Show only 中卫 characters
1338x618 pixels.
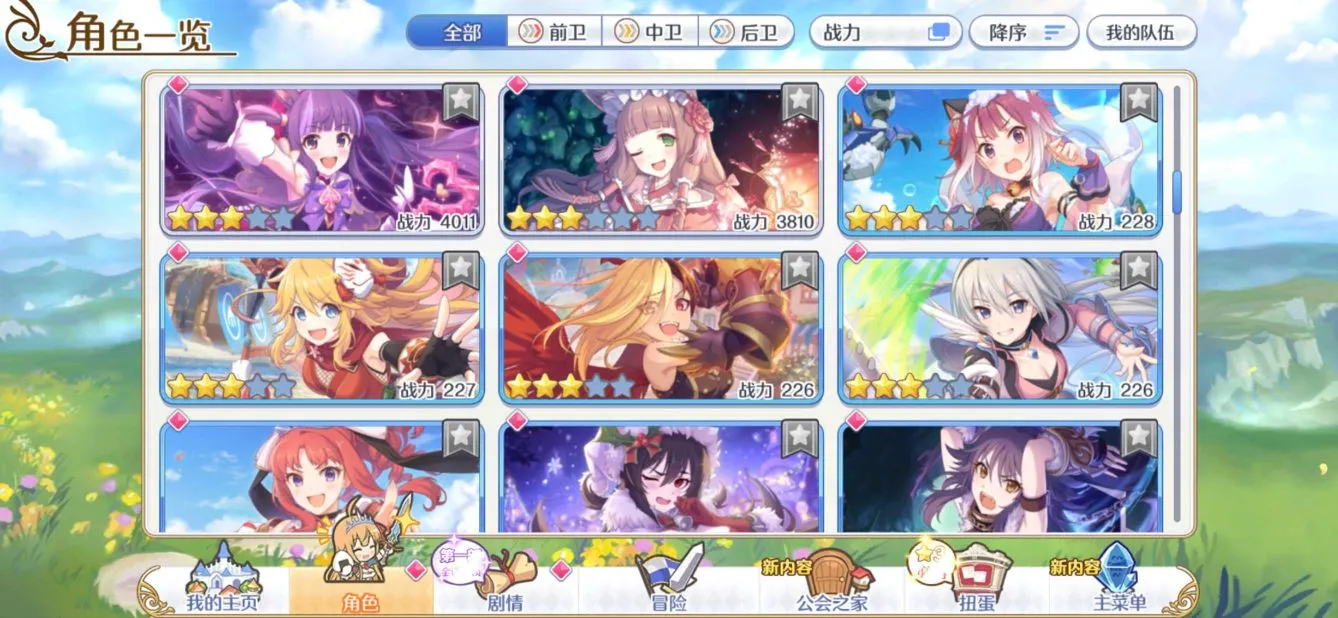649,32
